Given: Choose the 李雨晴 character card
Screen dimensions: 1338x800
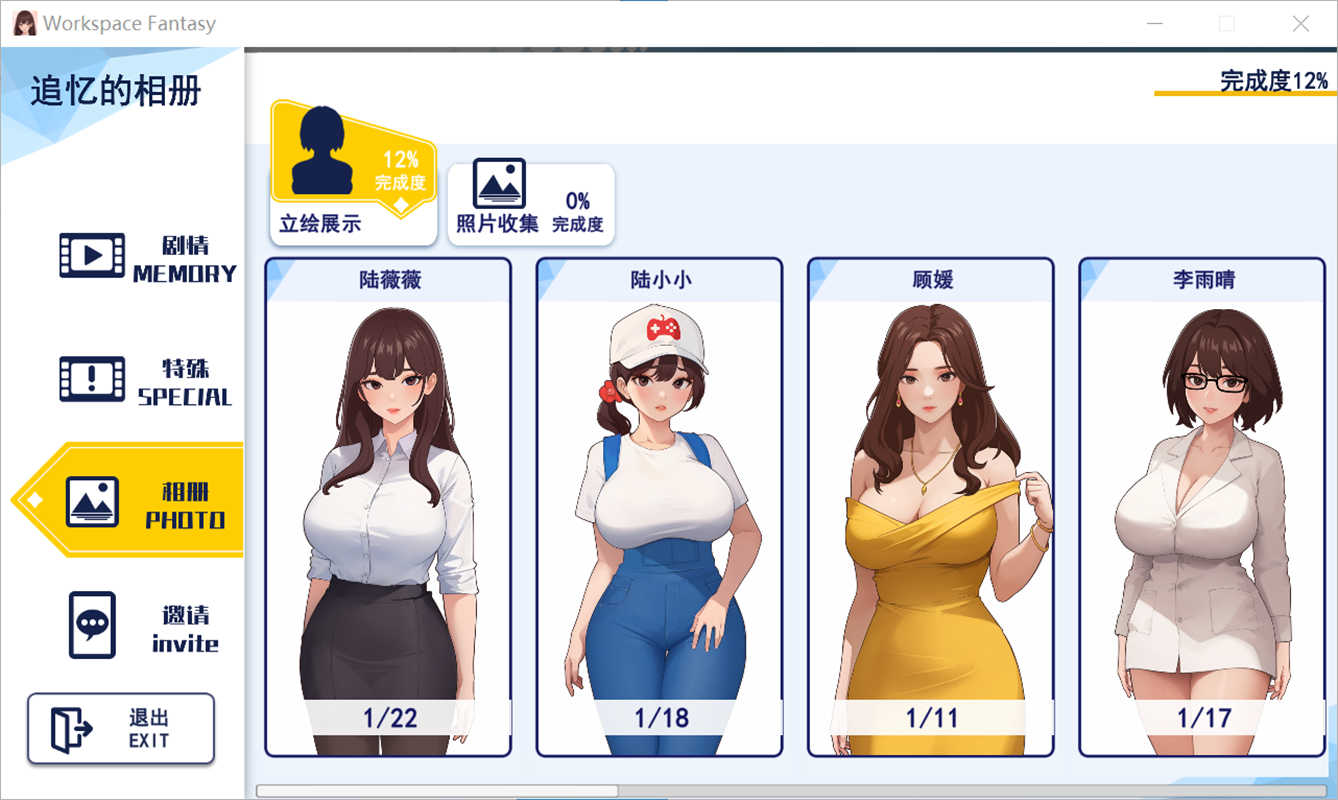Looking at the screenshot, I should click(1202, 507).
